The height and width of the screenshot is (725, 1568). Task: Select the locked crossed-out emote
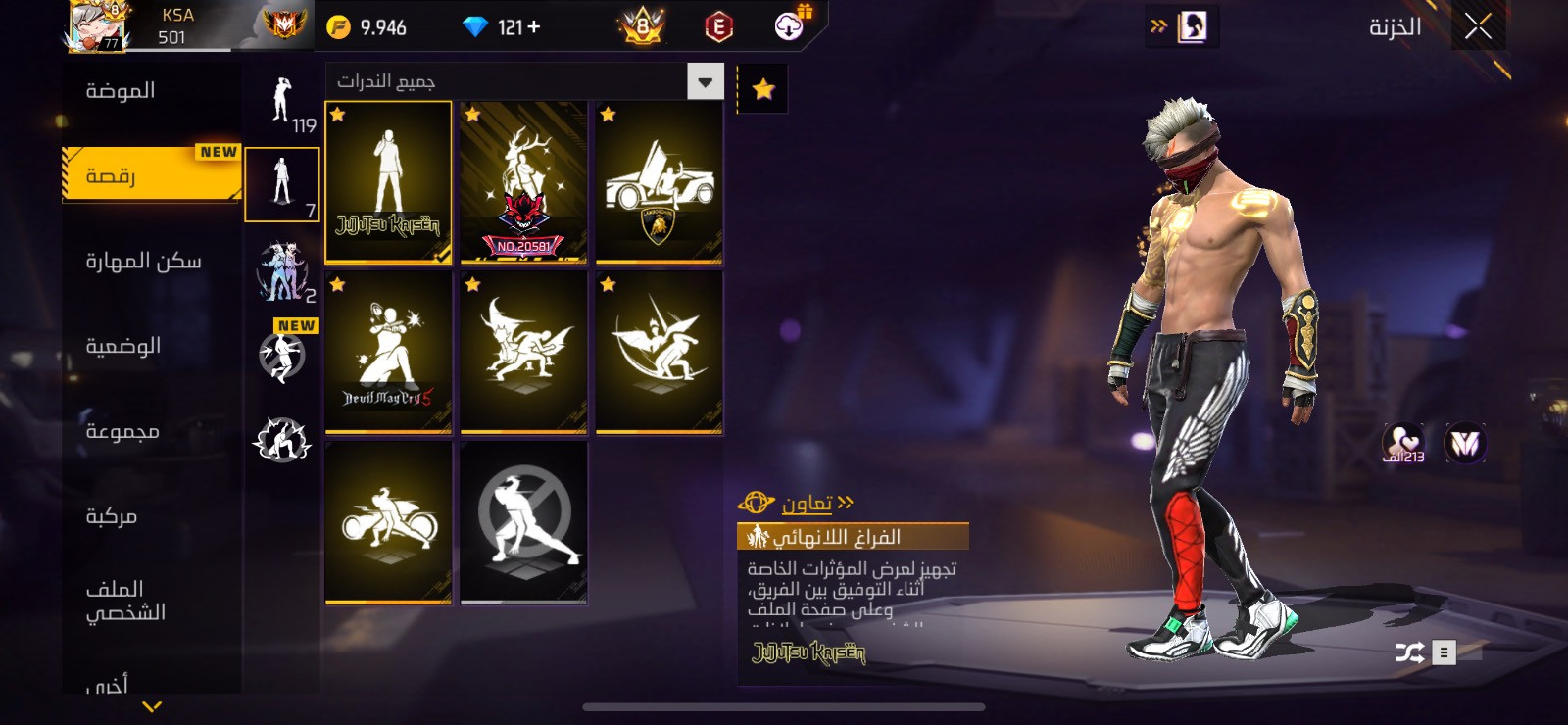pos(523,522)
